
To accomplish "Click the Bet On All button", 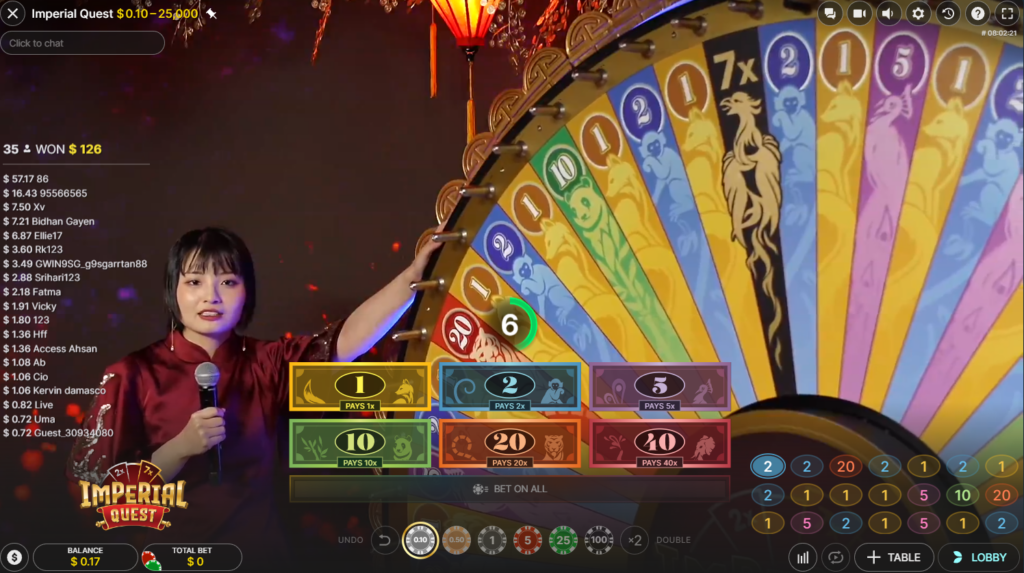I will [510, 489].
